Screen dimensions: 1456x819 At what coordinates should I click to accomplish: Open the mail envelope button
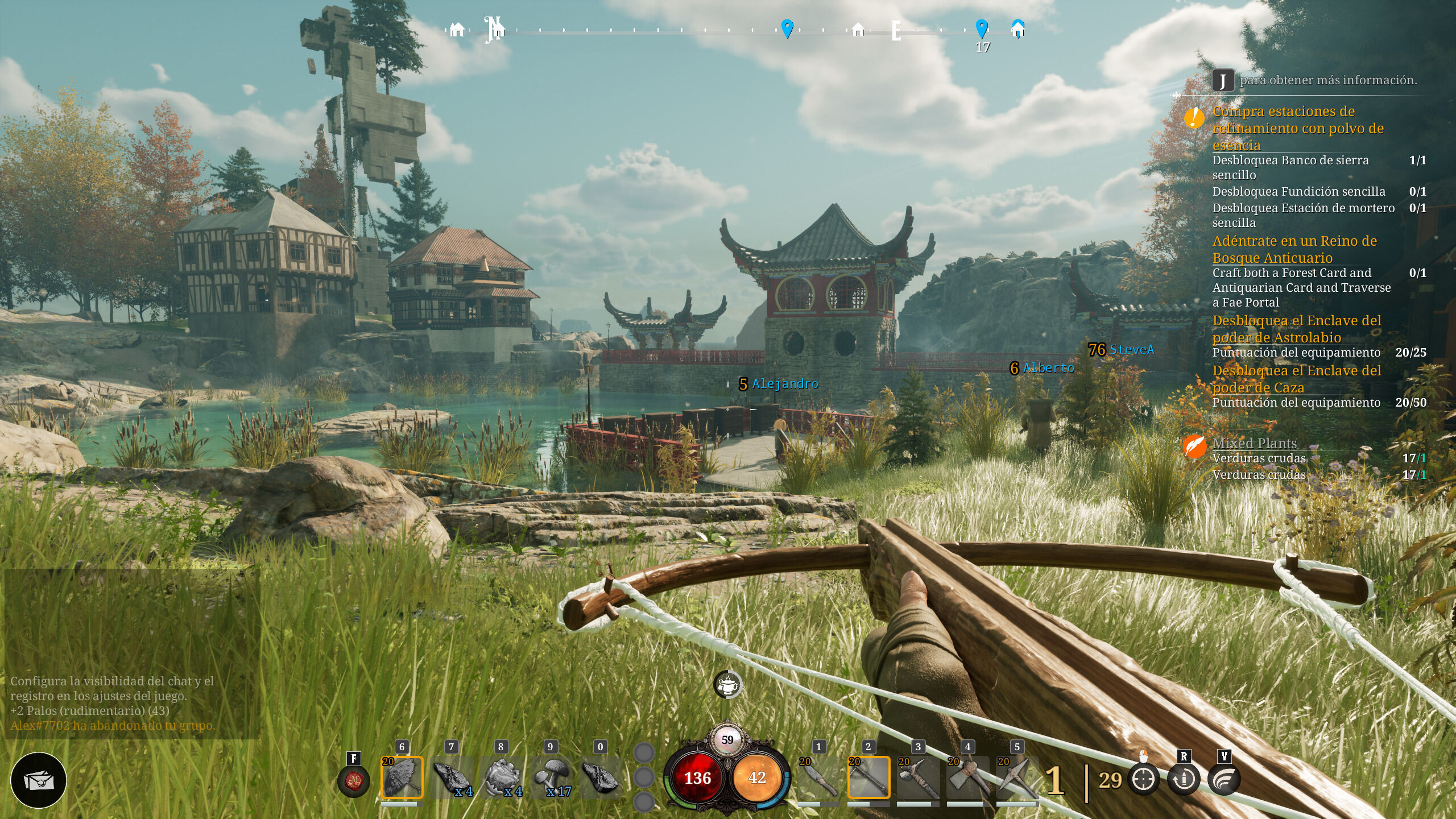click(39, 780)
